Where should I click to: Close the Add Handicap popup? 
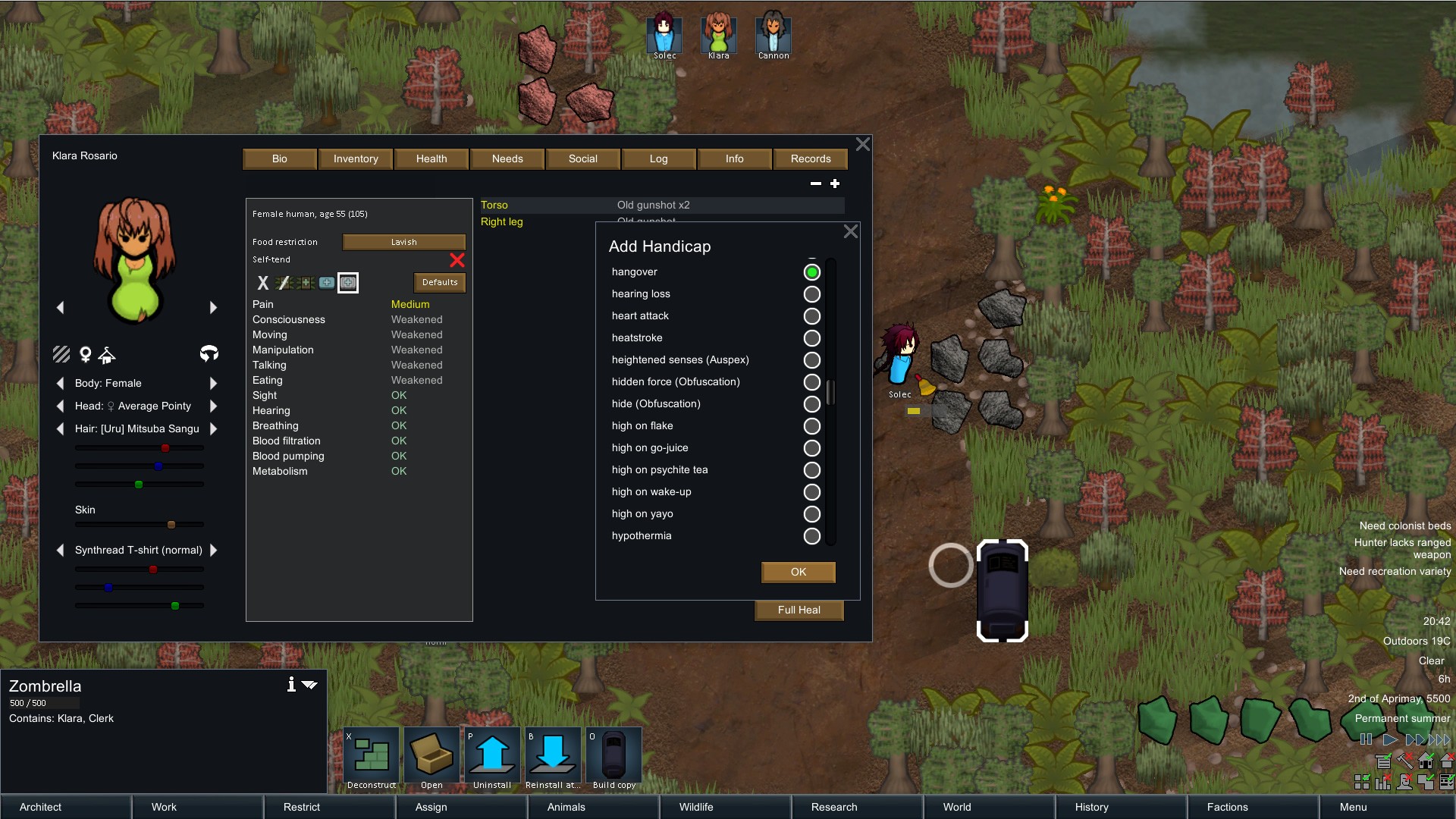[x=851, y=232]
